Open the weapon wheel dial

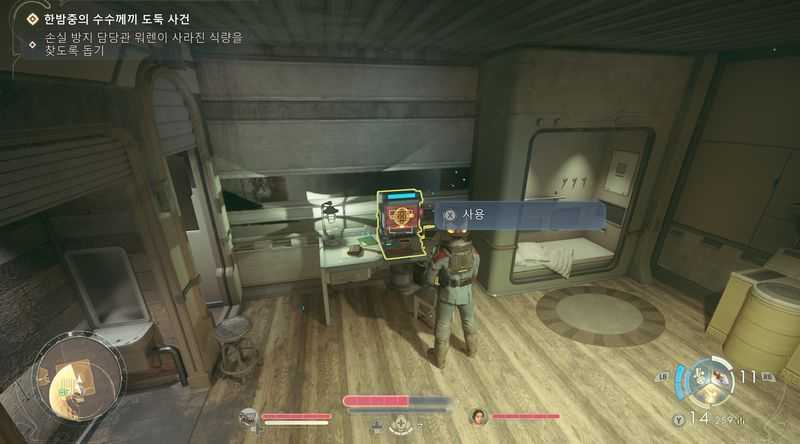coord(711,379)
